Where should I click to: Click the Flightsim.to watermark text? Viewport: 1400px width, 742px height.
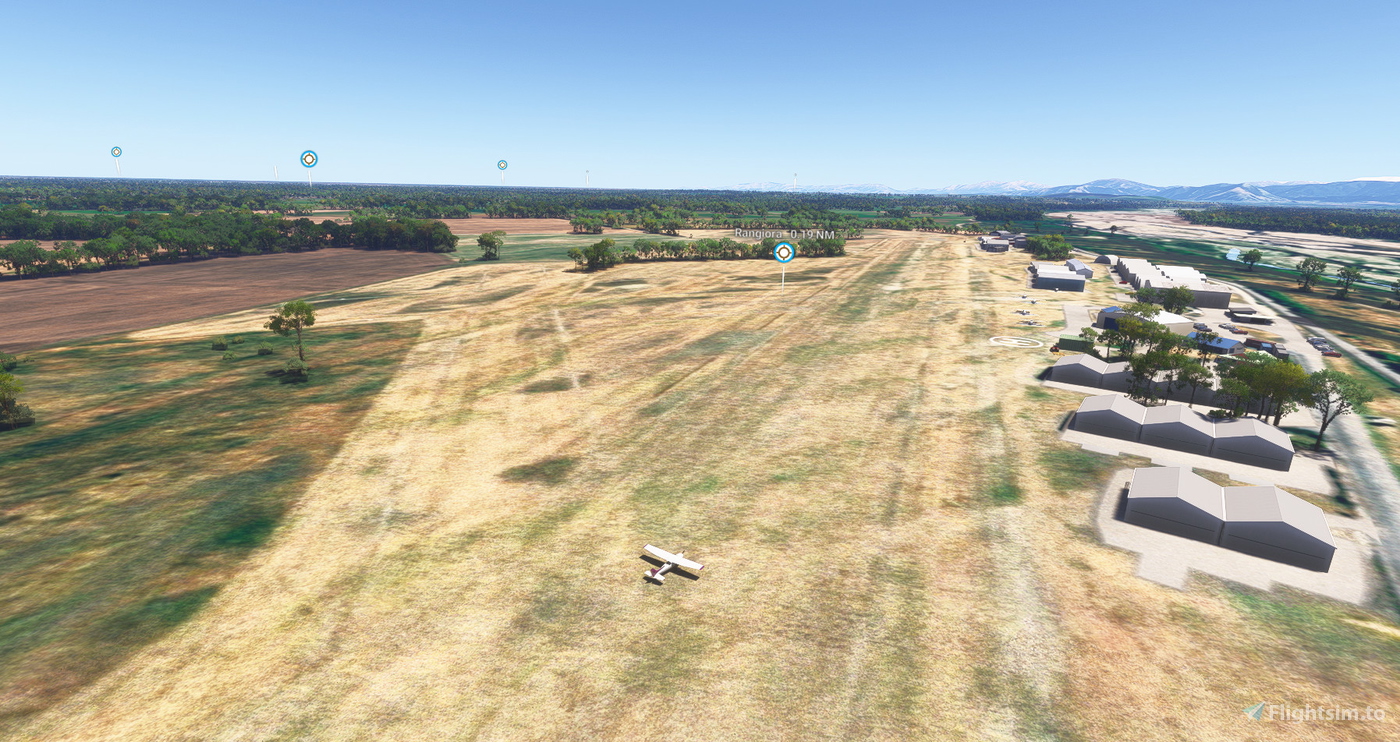click(1327, 713)
